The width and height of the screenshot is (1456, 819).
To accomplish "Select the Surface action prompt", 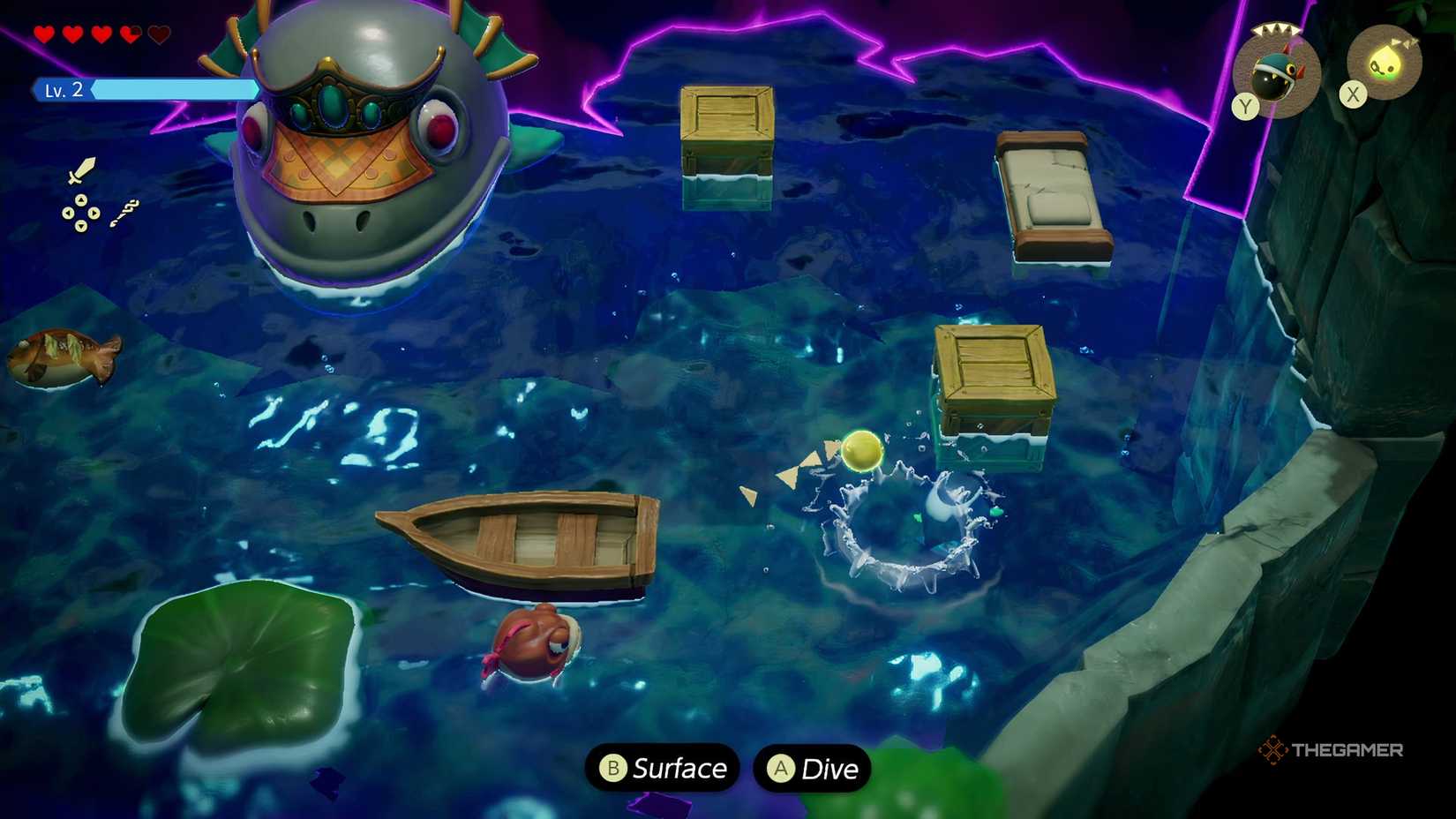I will (x=662, y=769).
